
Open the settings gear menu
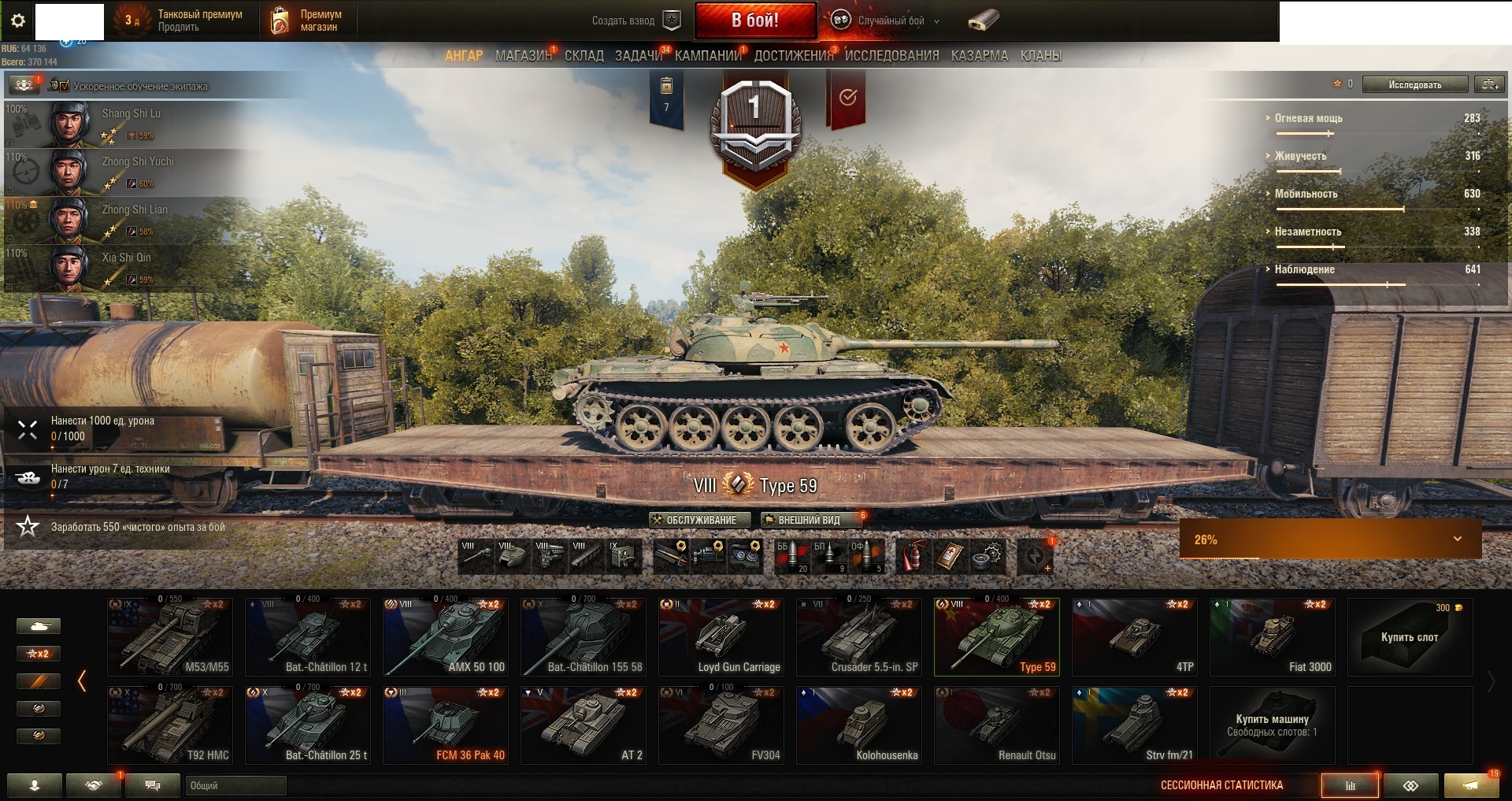pyautogui.click(x=18, y=21)
